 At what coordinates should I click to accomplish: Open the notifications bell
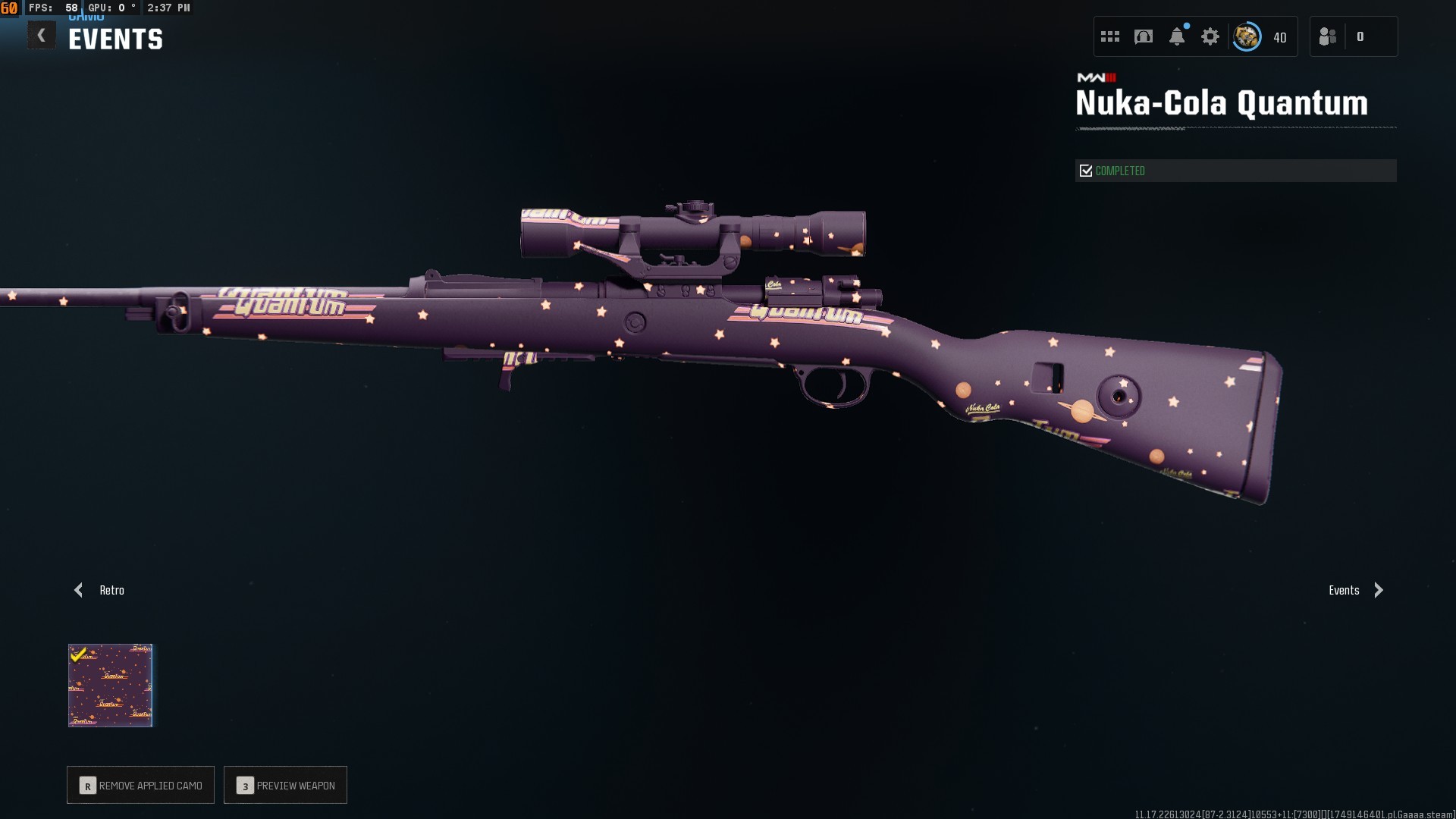click(1177, 36)
